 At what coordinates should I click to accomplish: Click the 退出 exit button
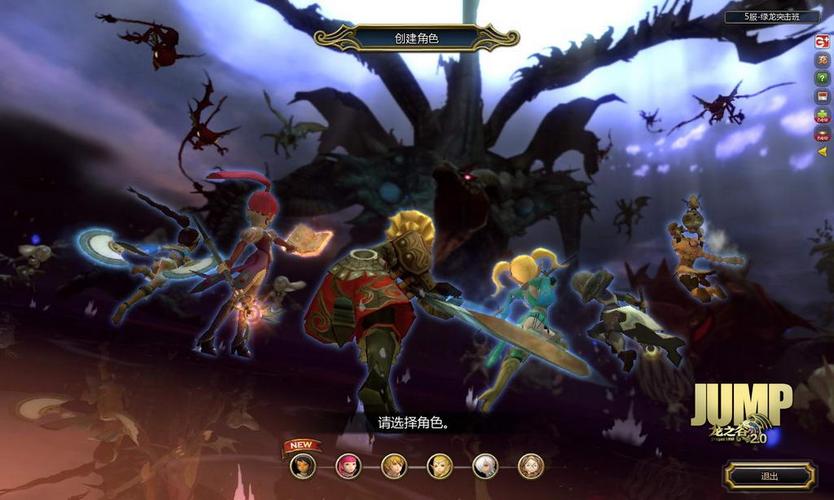(x=770, y=476)
